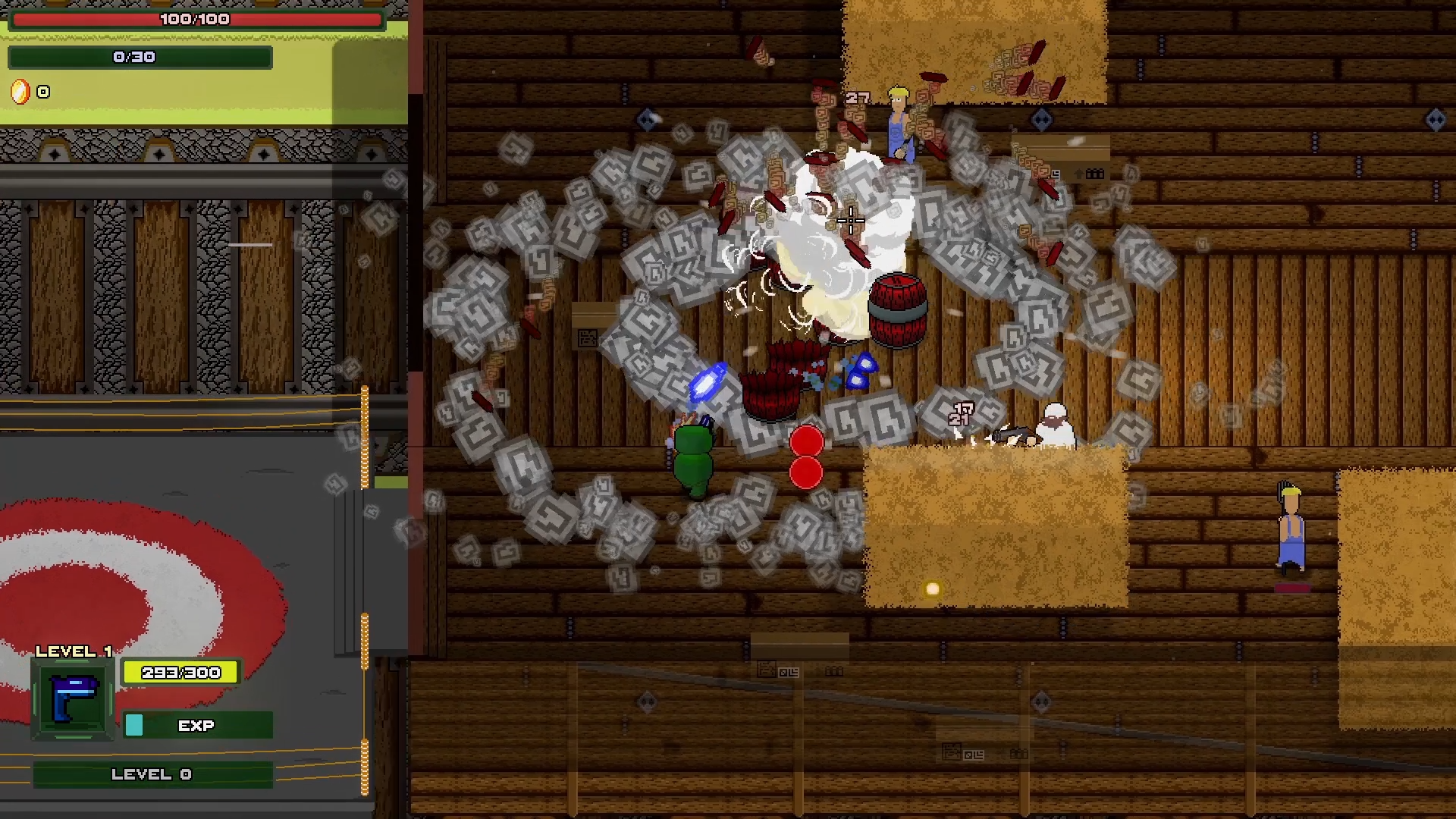Viewport: 1456px width, 819px height.
Task: Click the gold coin icon in the HUD
Action: click(x=20, y=92)
